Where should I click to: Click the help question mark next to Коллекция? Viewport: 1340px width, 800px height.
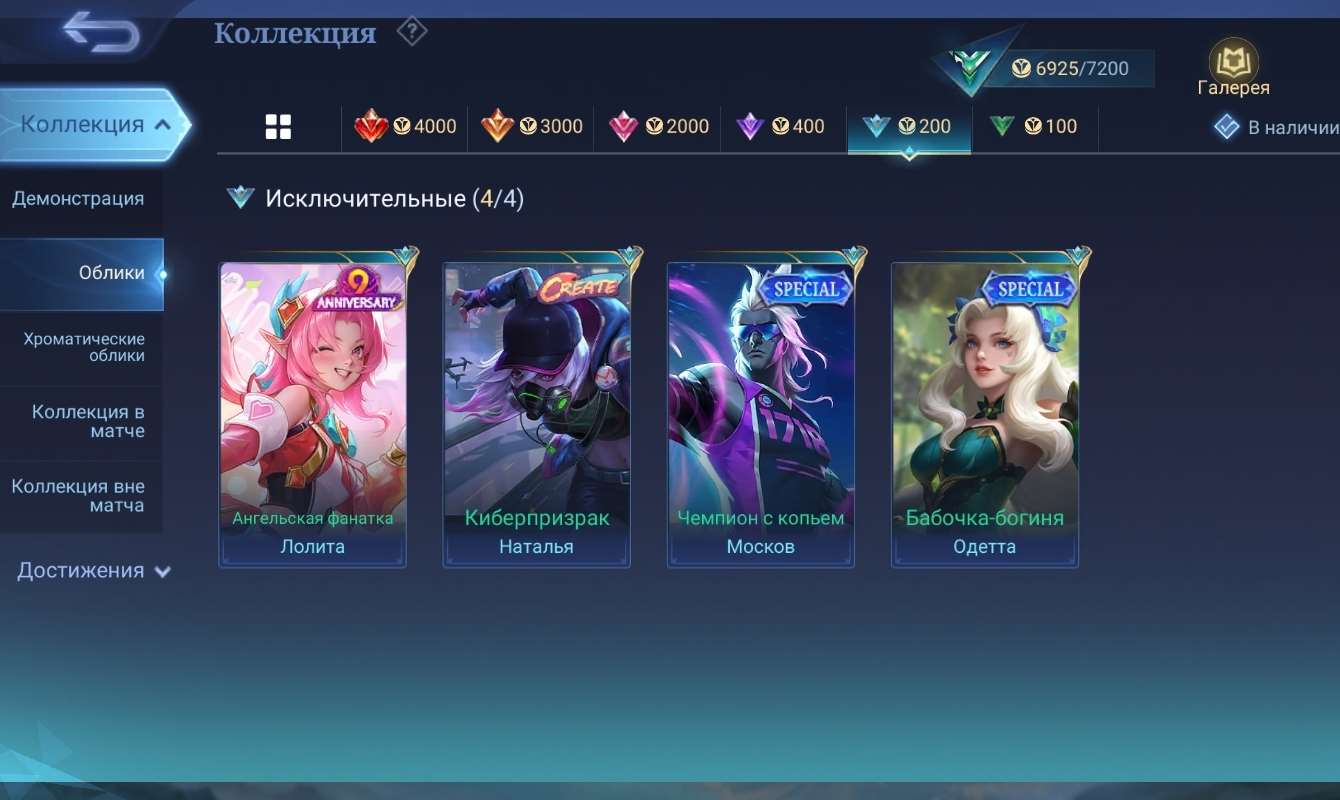pos(411,31)
